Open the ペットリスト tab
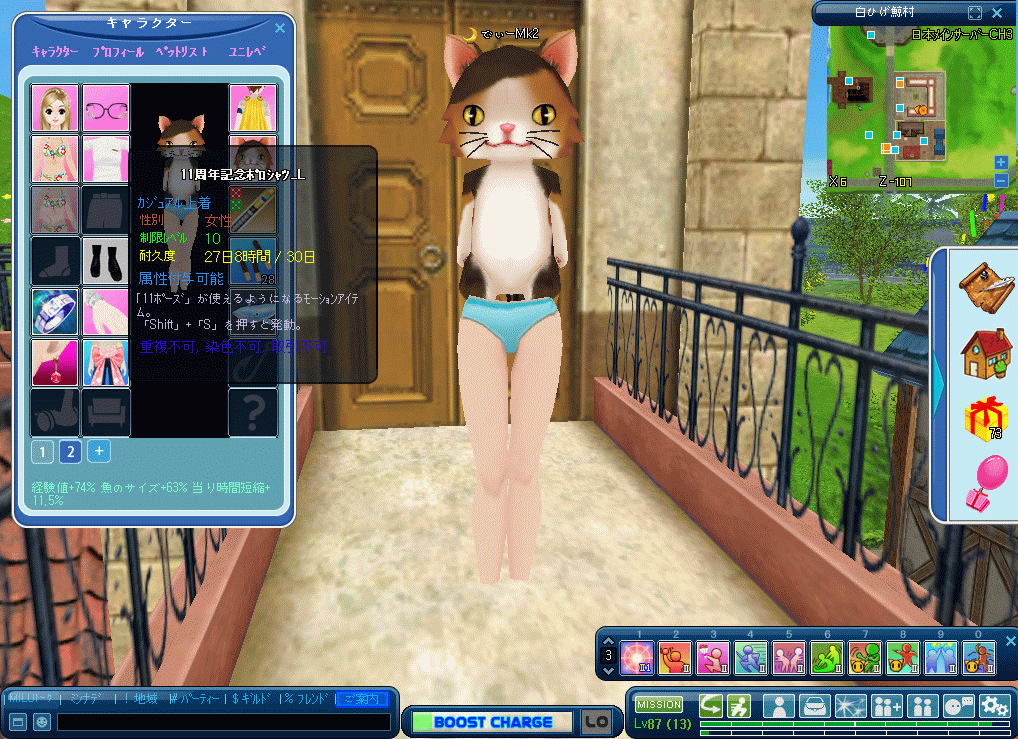The height and width of the screenshot is (739, 1018). point(181,51)
